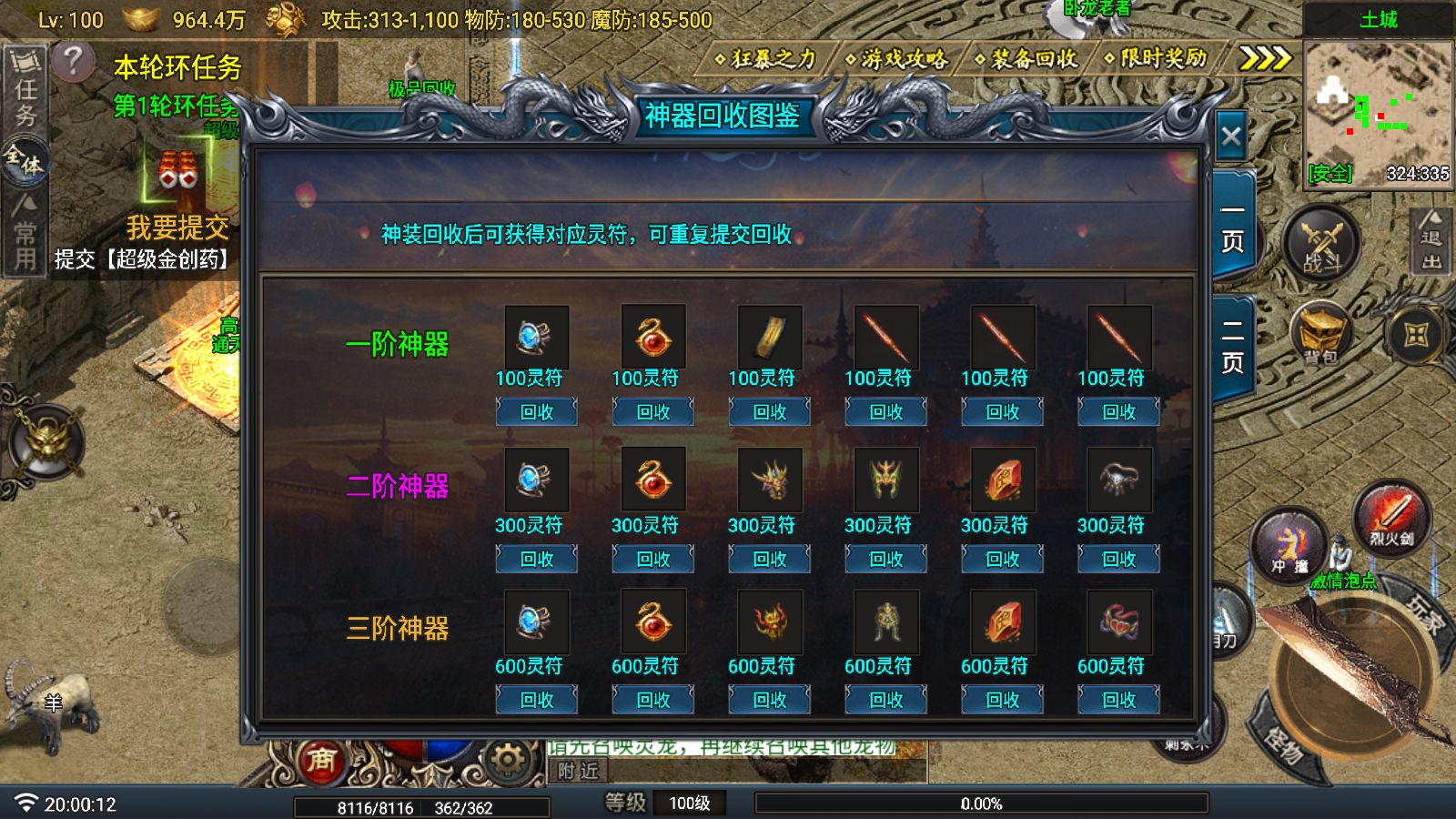
Task: Toggle the 战斗 crossed-swords mode
Action: point(1321,246)
